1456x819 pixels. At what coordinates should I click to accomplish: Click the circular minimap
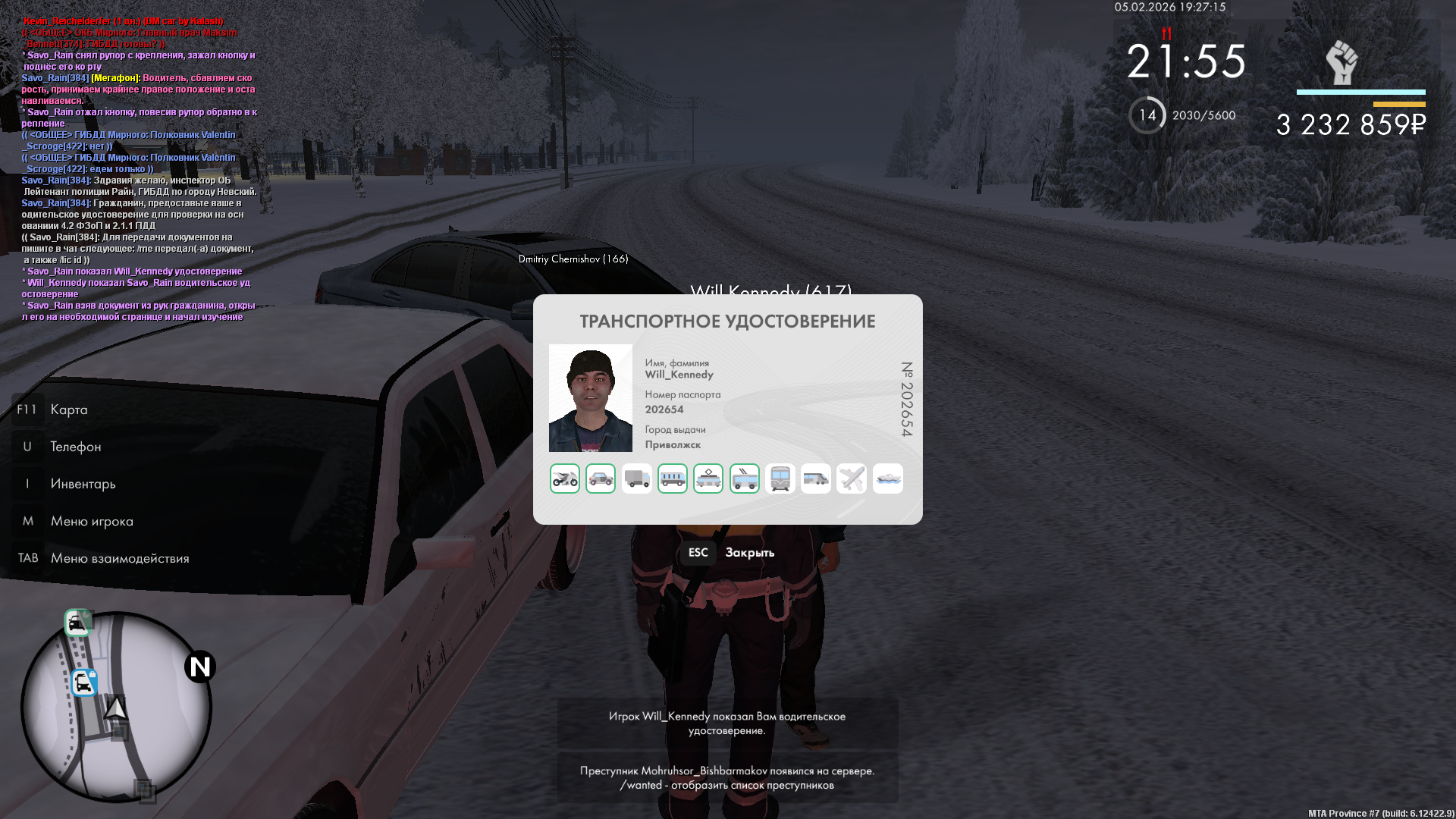pos(116,707)
